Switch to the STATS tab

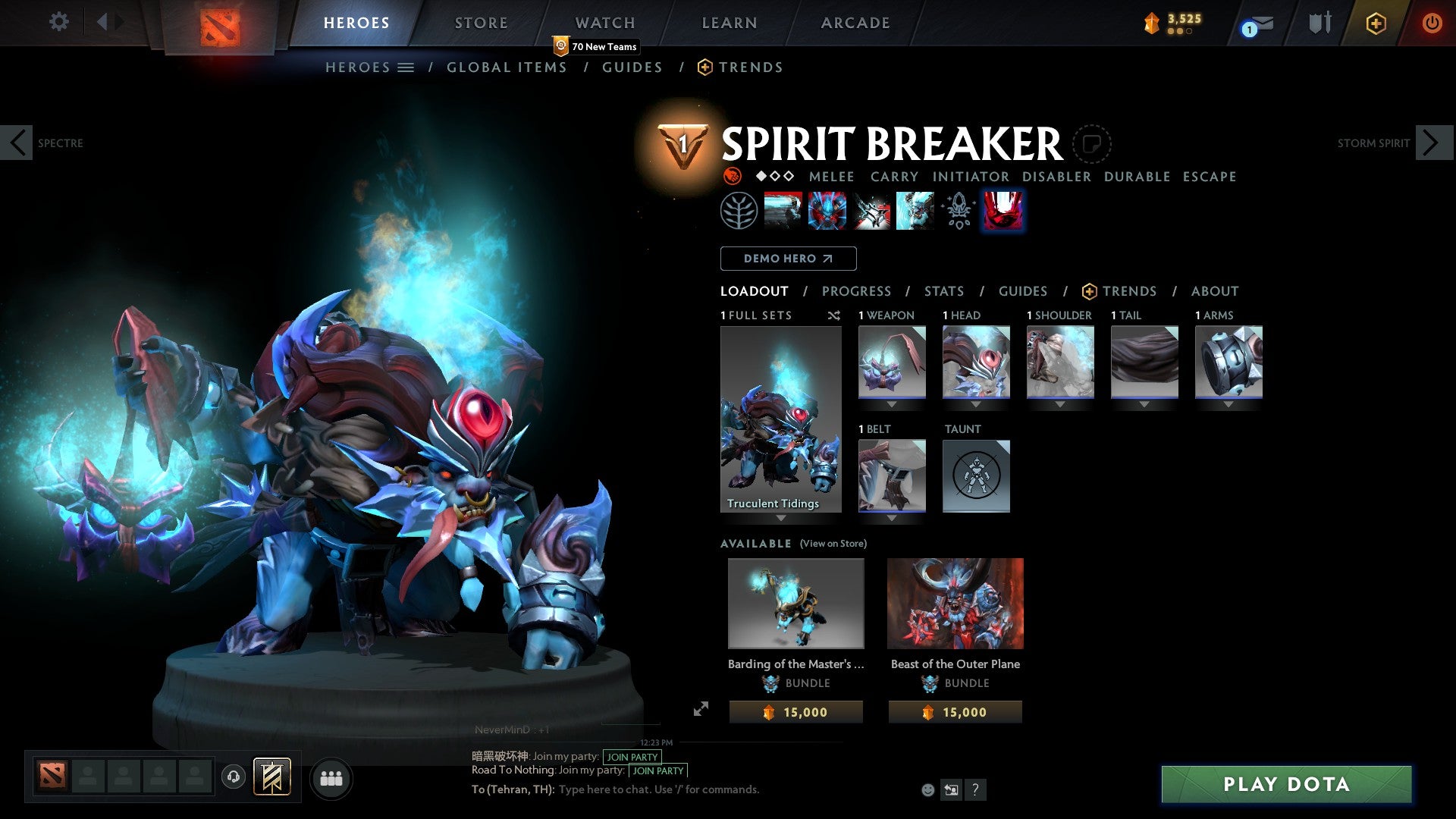[x=943, y=291]
